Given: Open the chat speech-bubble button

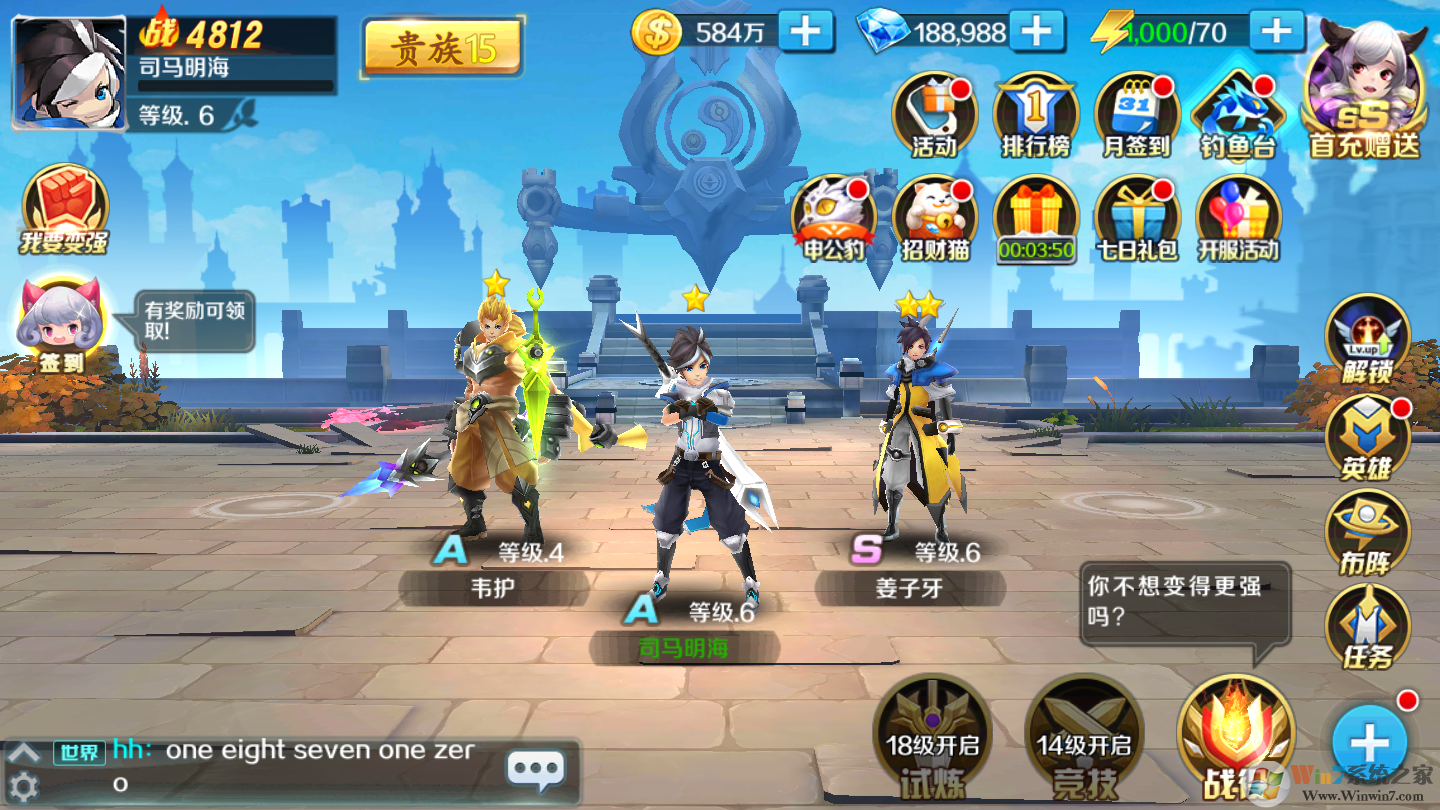Looking at the screenshot, I should click(x=536, y=770).
